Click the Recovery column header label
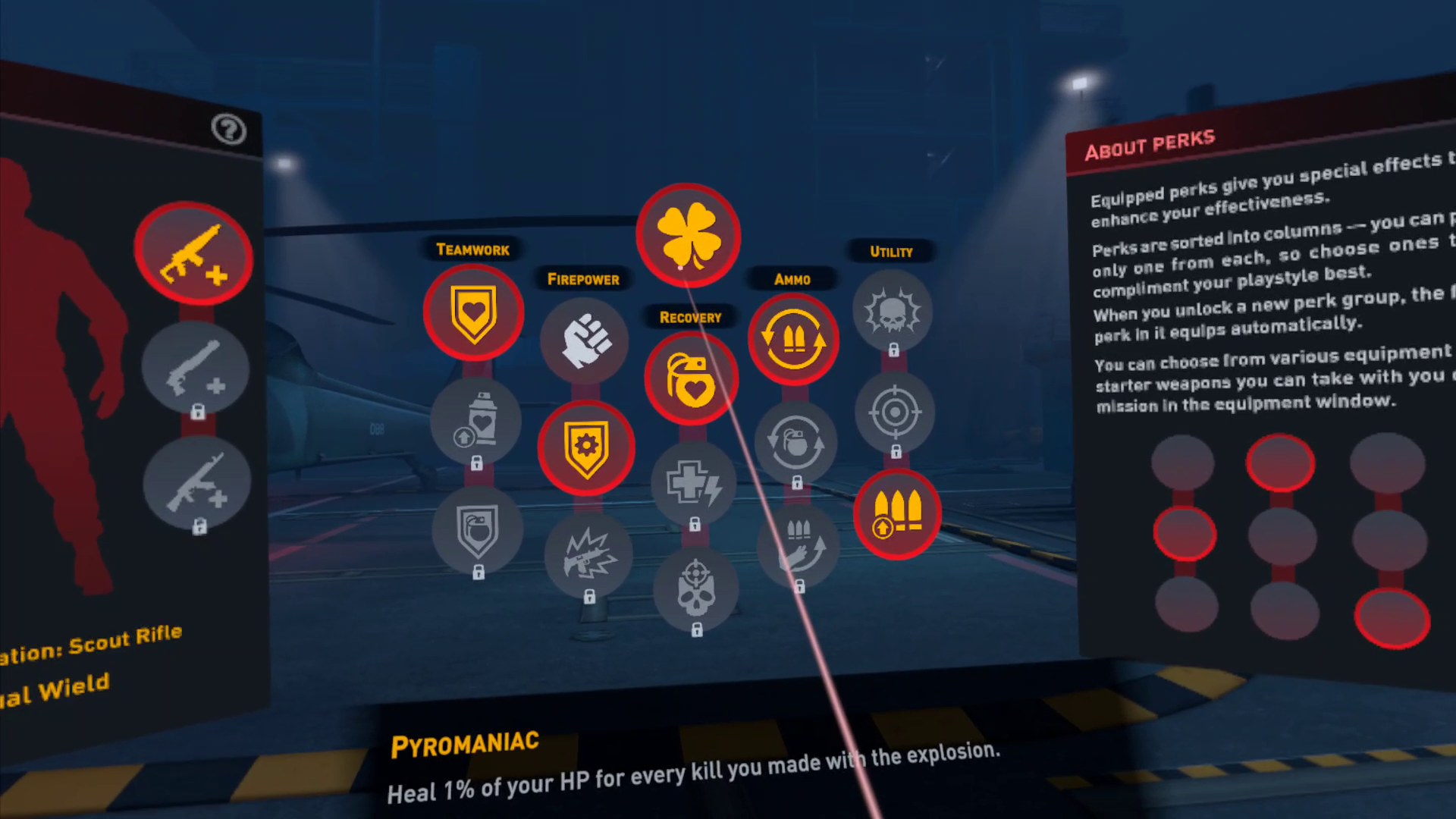Screen dimensions: 1456x819 click(x=689, y=317)
